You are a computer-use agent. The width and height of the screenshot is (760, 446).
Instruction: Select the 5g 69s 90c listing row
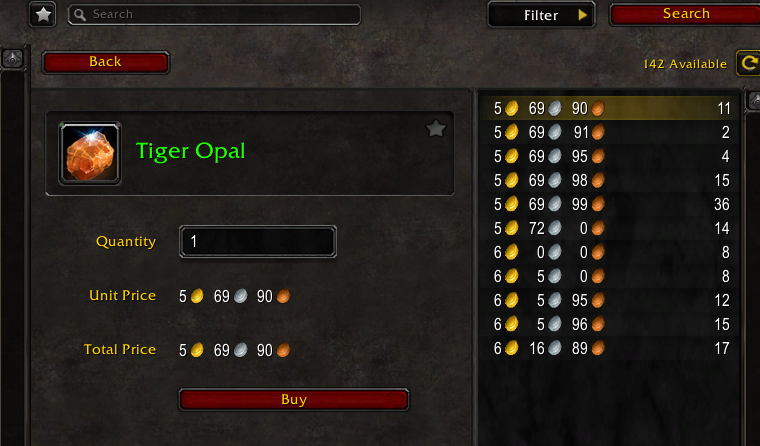point(610,108)
